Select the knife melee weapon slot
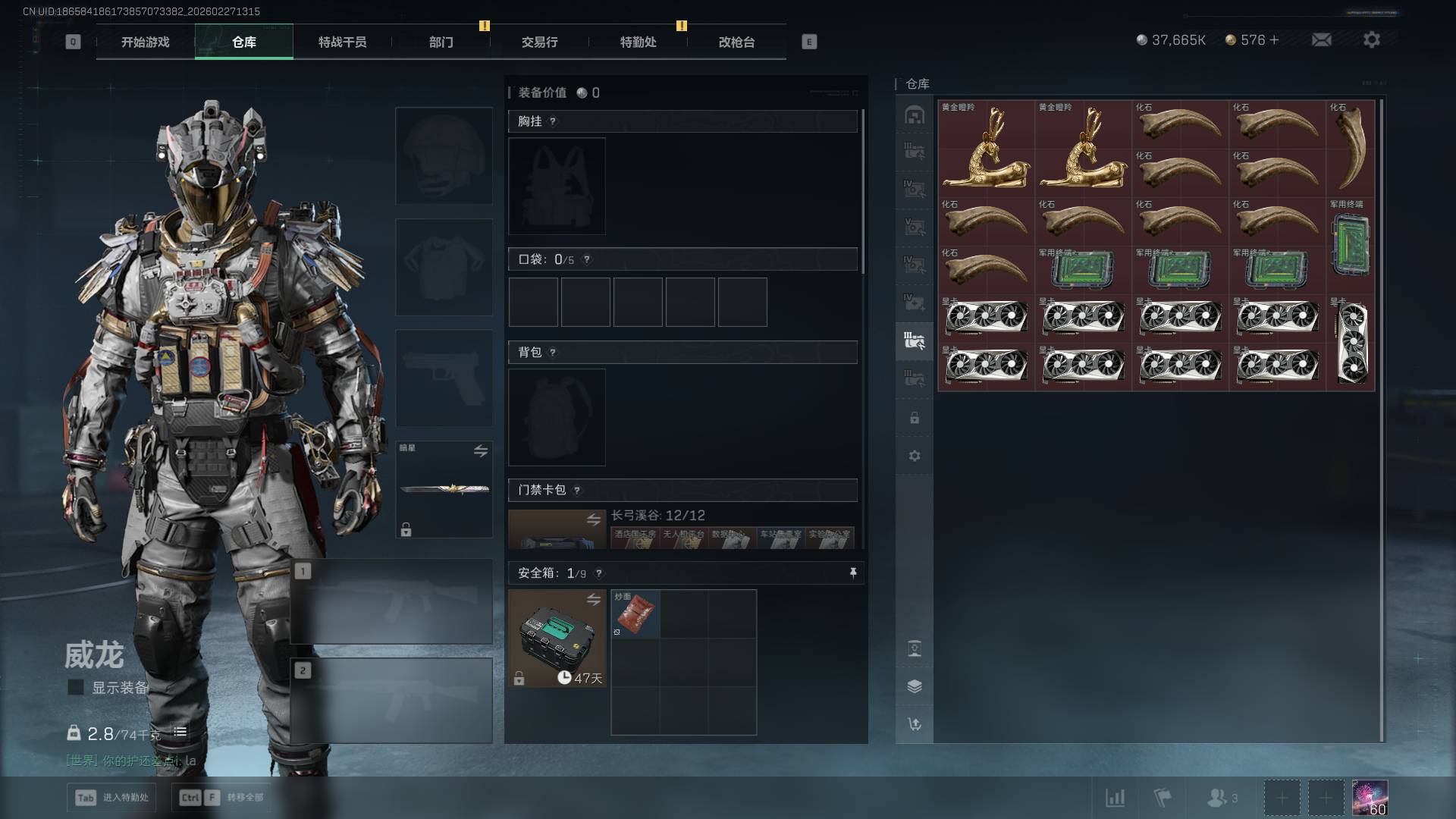 pos(444,489)
